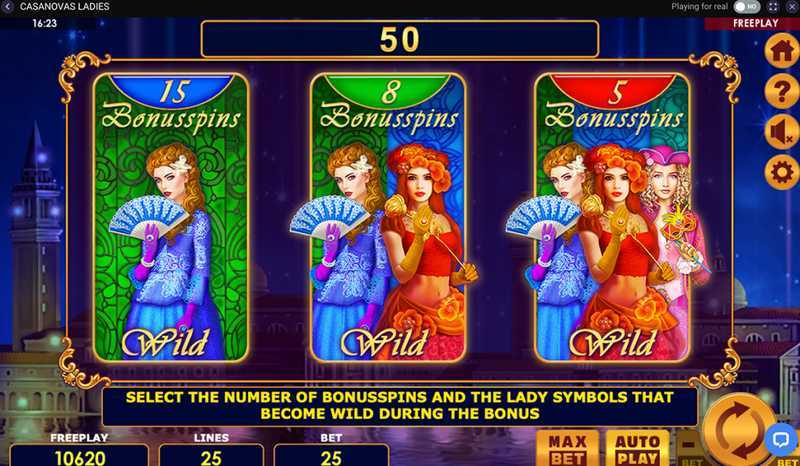Toggle the Playing for real switch
Image resolution: width=800 pixels, height=466 pixels.
746,6
